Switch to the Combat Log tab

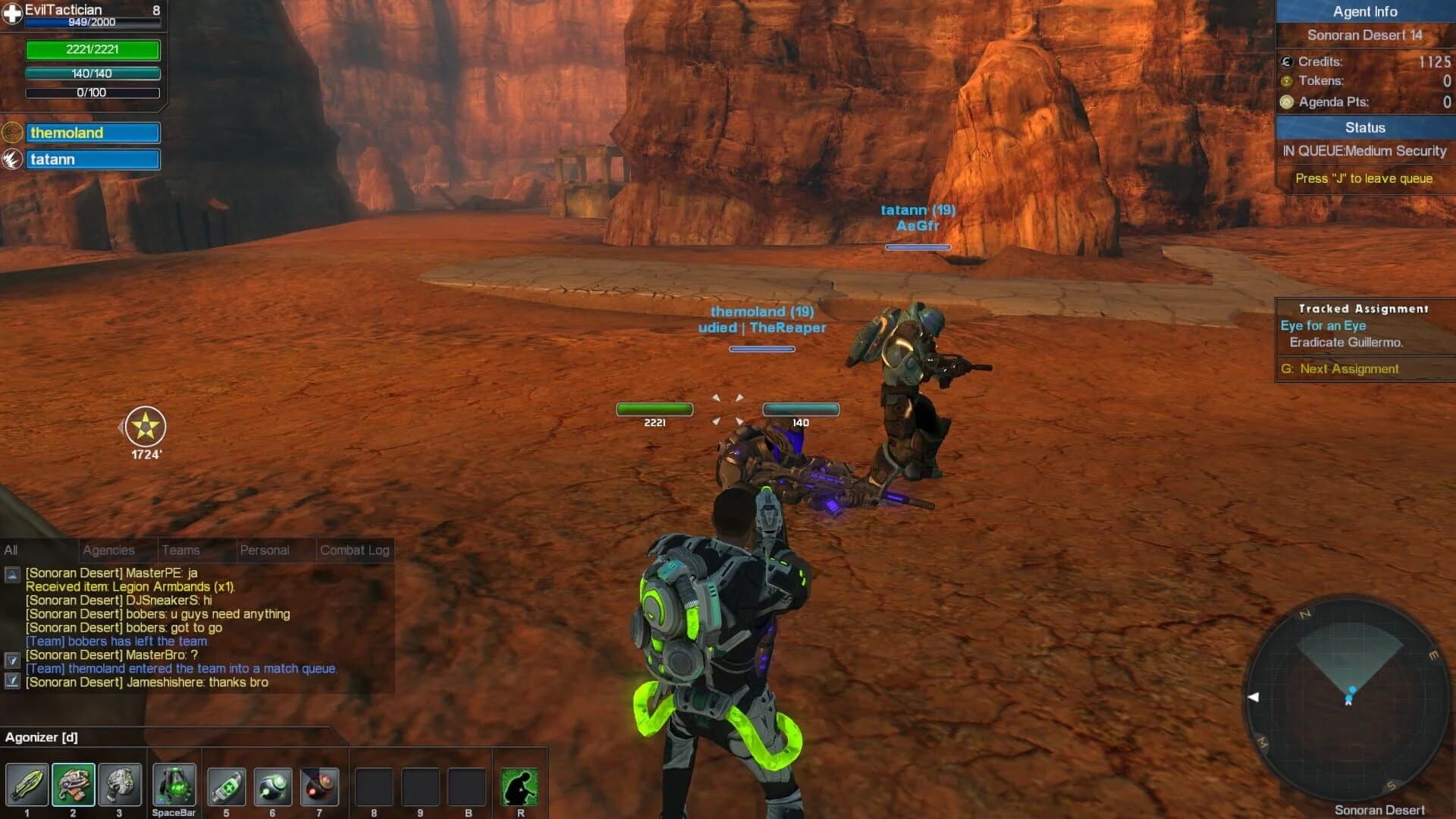[355, 550]
